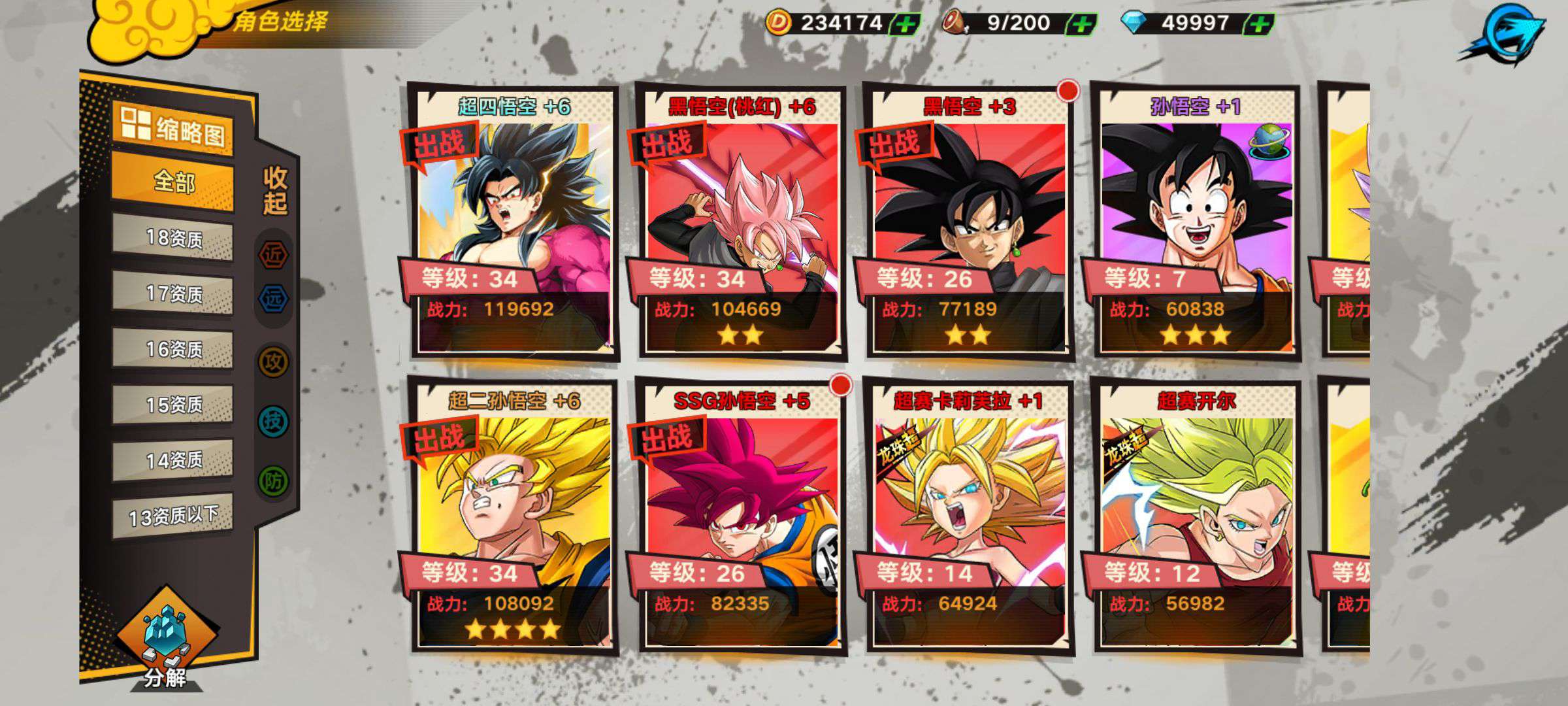Toggle the 缩略图 thumbnail view
This screenshot has height=706, width=1568.
tap(173, 128)
